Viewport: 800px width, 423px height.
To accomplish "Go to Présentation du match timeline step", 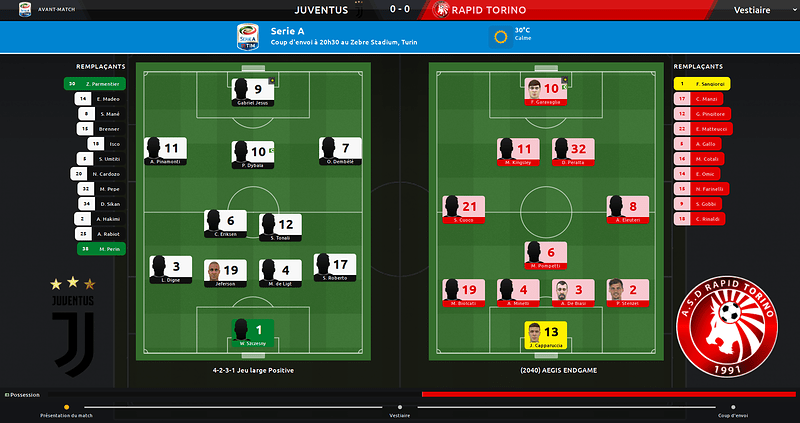I will point(66,407).
